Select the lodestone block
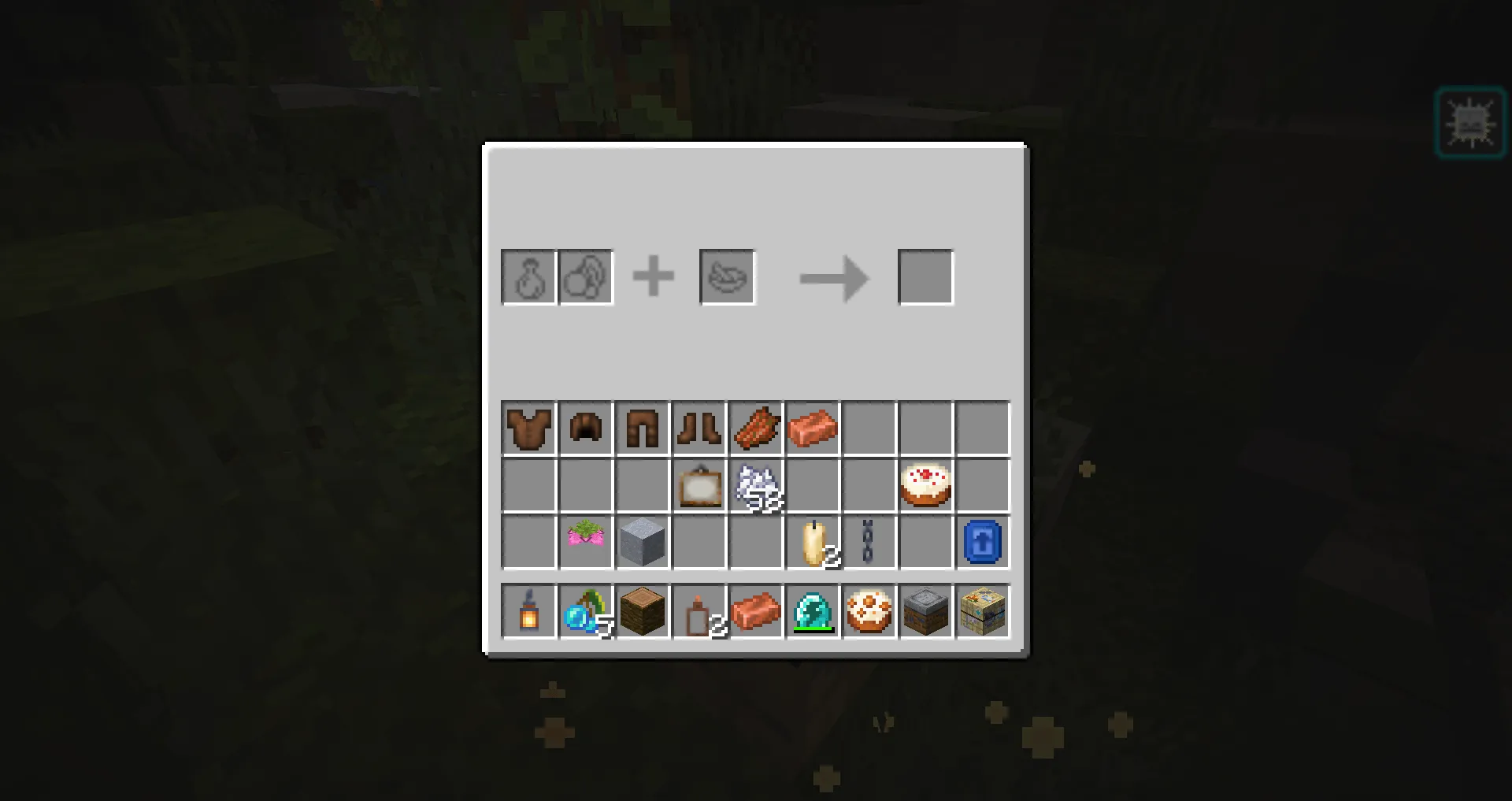This screenshot has height=801, width=1512. (x=925, y=612)
